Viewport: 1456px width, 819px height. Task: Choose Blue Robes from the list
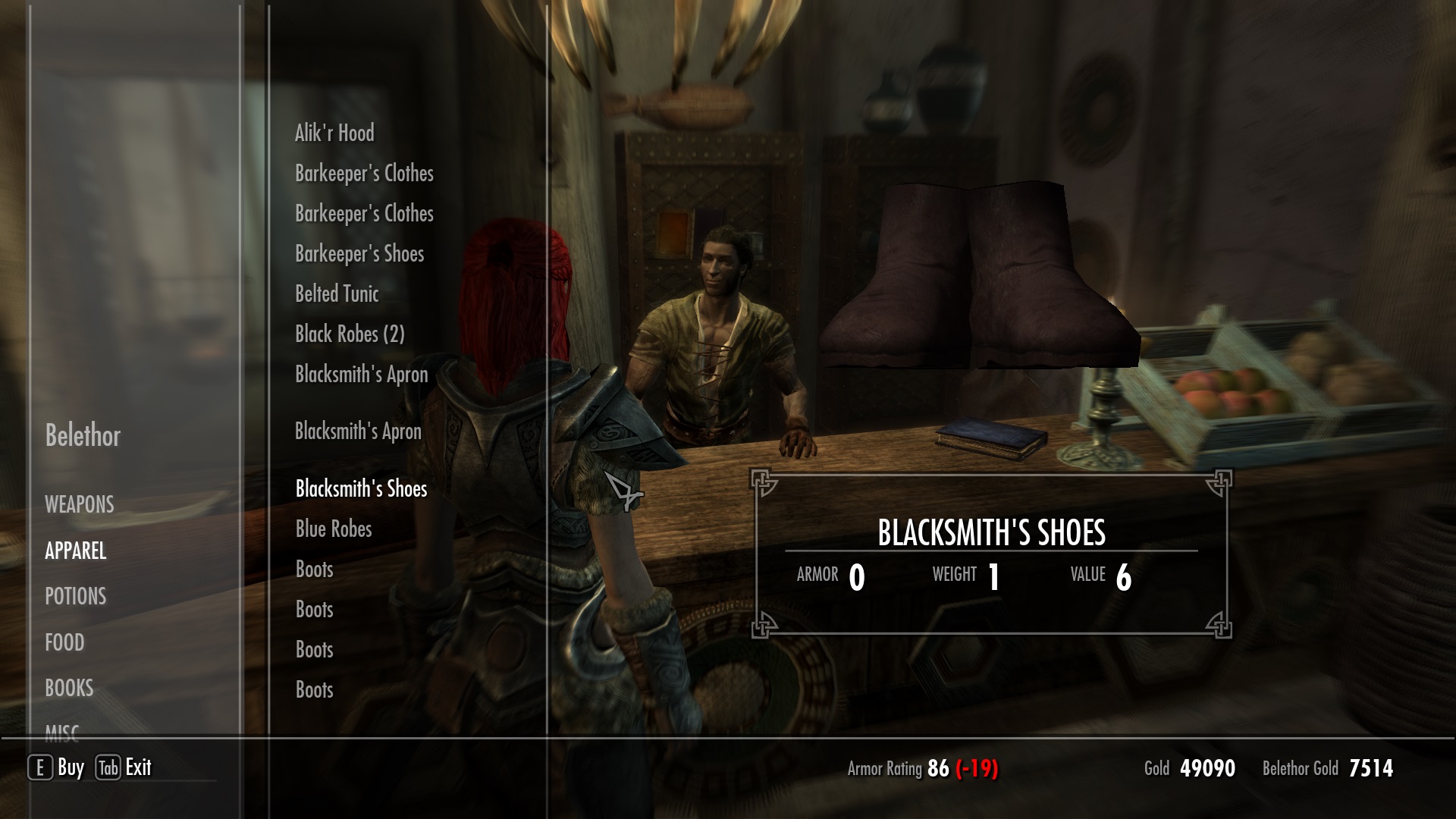click(334, 529)
